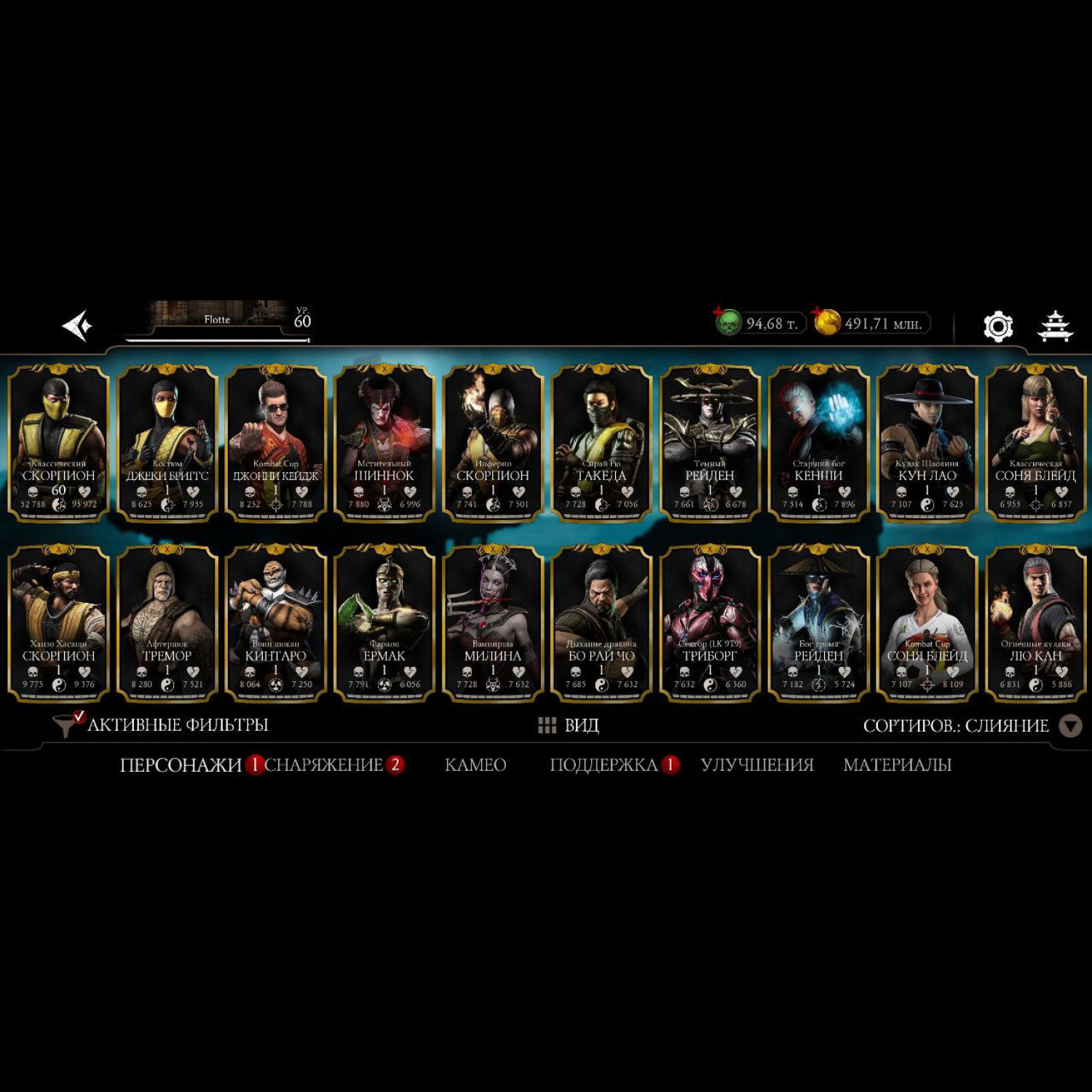This screenshot has height=1092, width=1092.
Task: Pick the Shinnok character card
Action: pos(384,443)
